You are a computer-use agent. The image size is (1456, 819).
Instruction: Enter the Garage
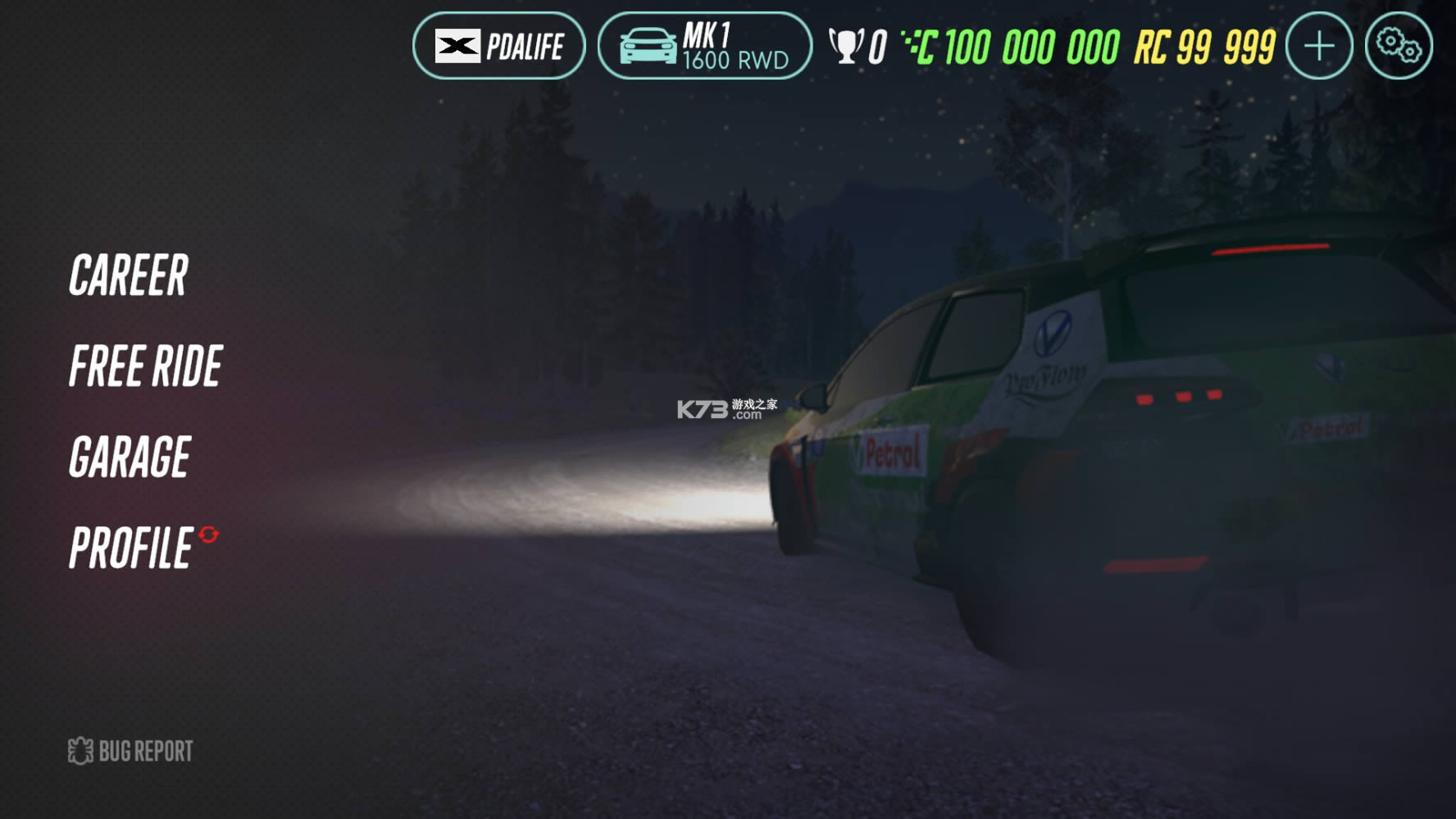[x=130, y=457]
